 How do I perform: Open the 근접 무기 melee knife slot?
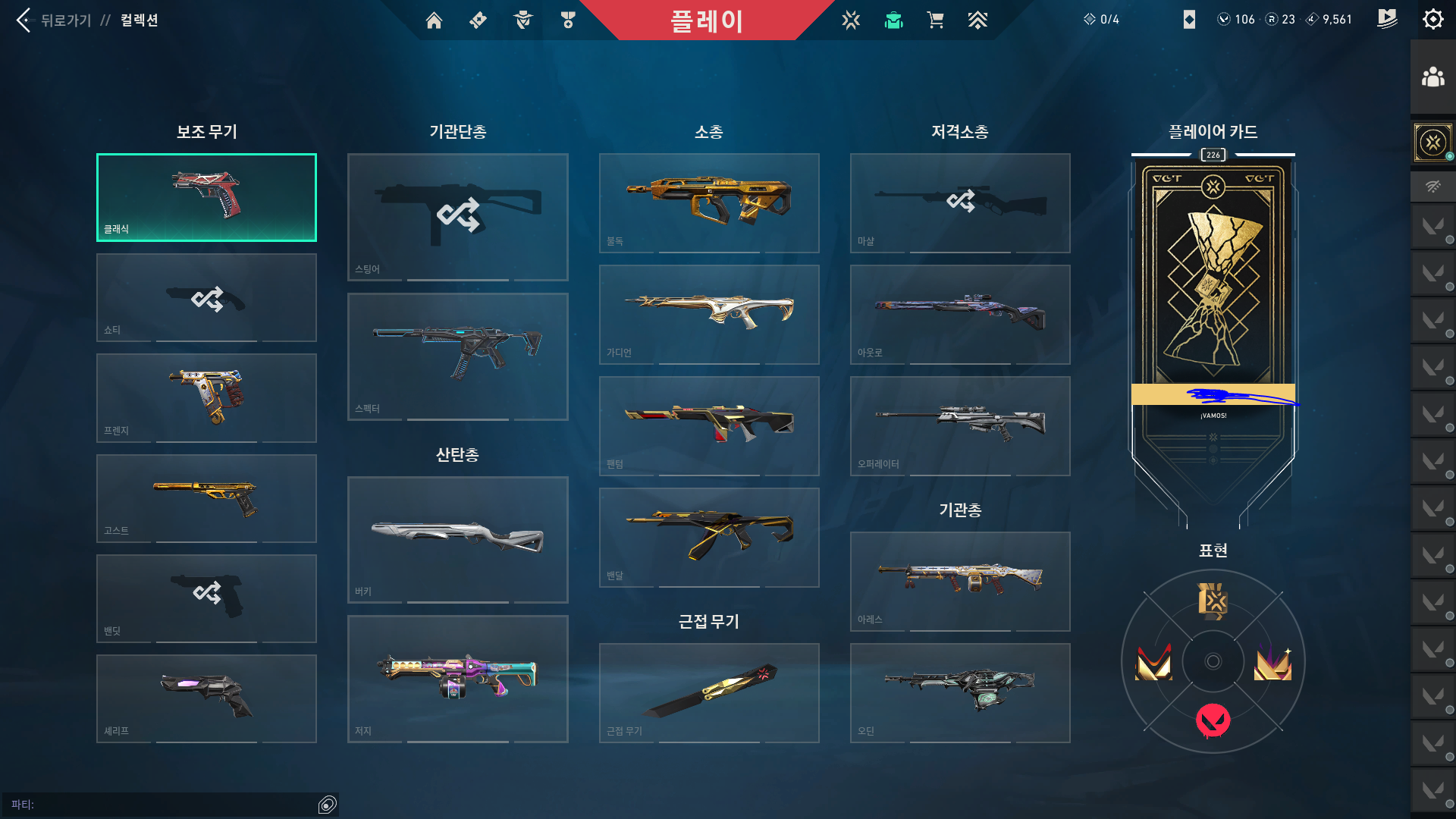click(709, 692)
